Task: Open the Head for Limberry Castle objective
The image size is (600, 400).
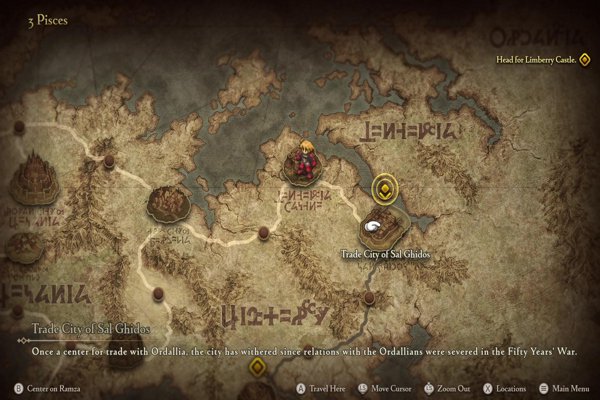Action: pos(546,60)
